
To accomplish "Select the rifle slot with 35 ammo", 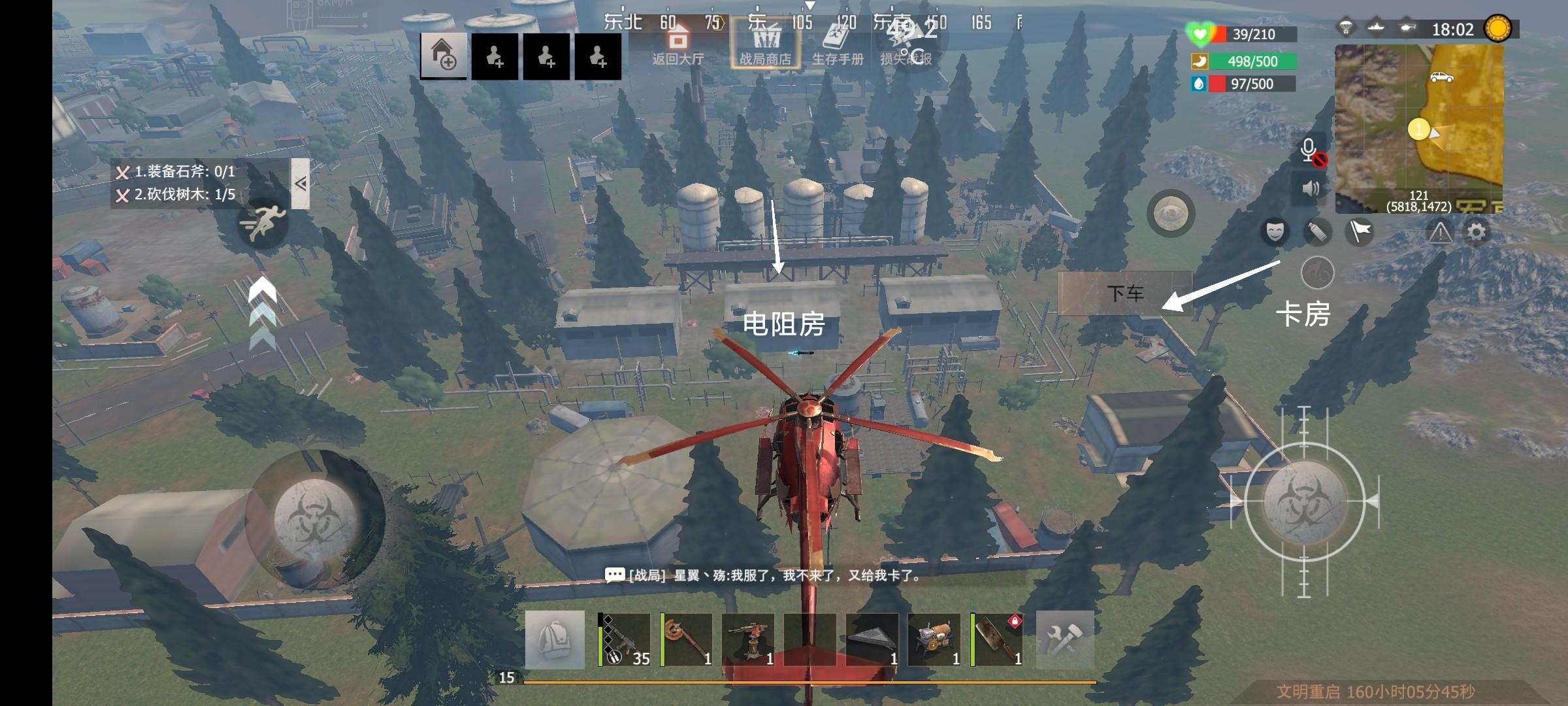I will click(625, 639).
